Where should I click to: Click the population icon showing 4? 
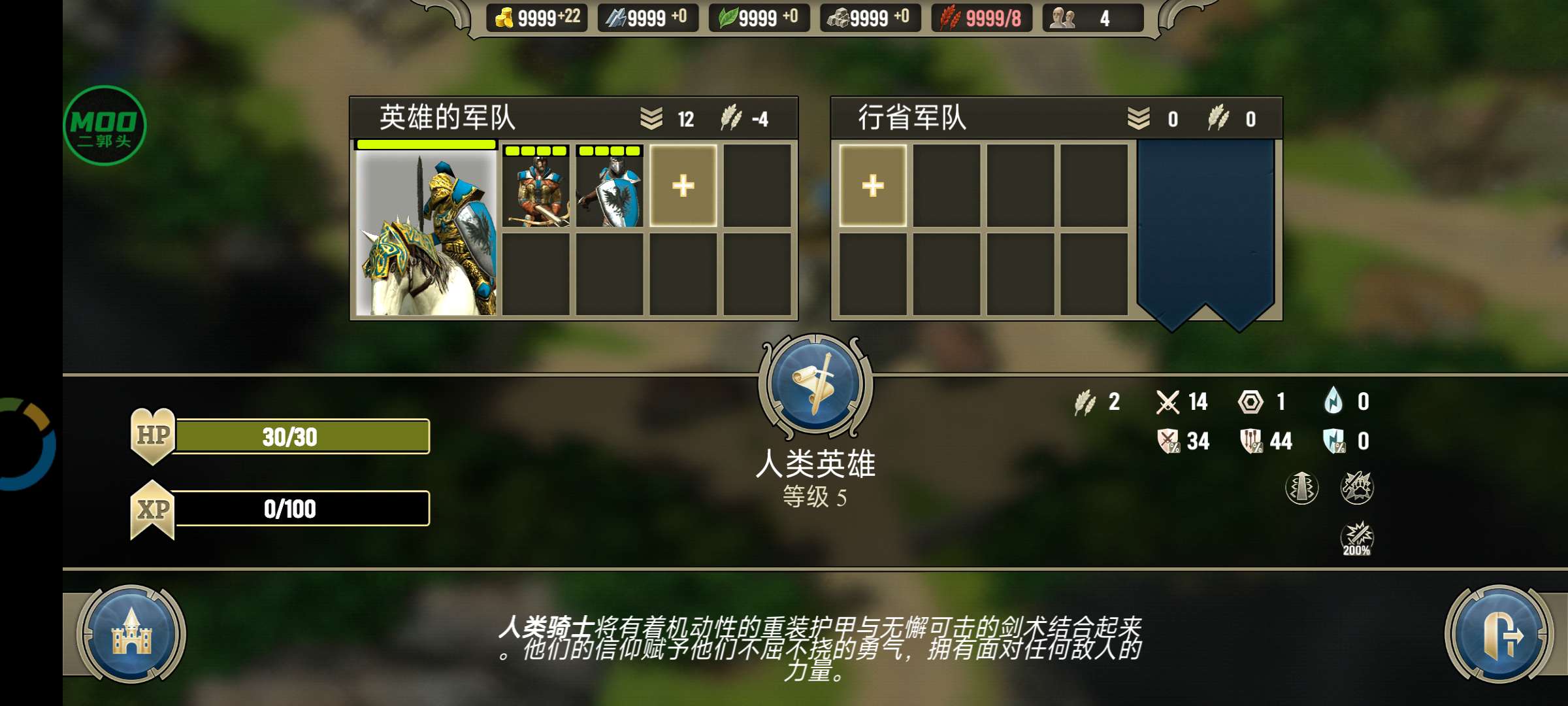tap(1078, 18)
